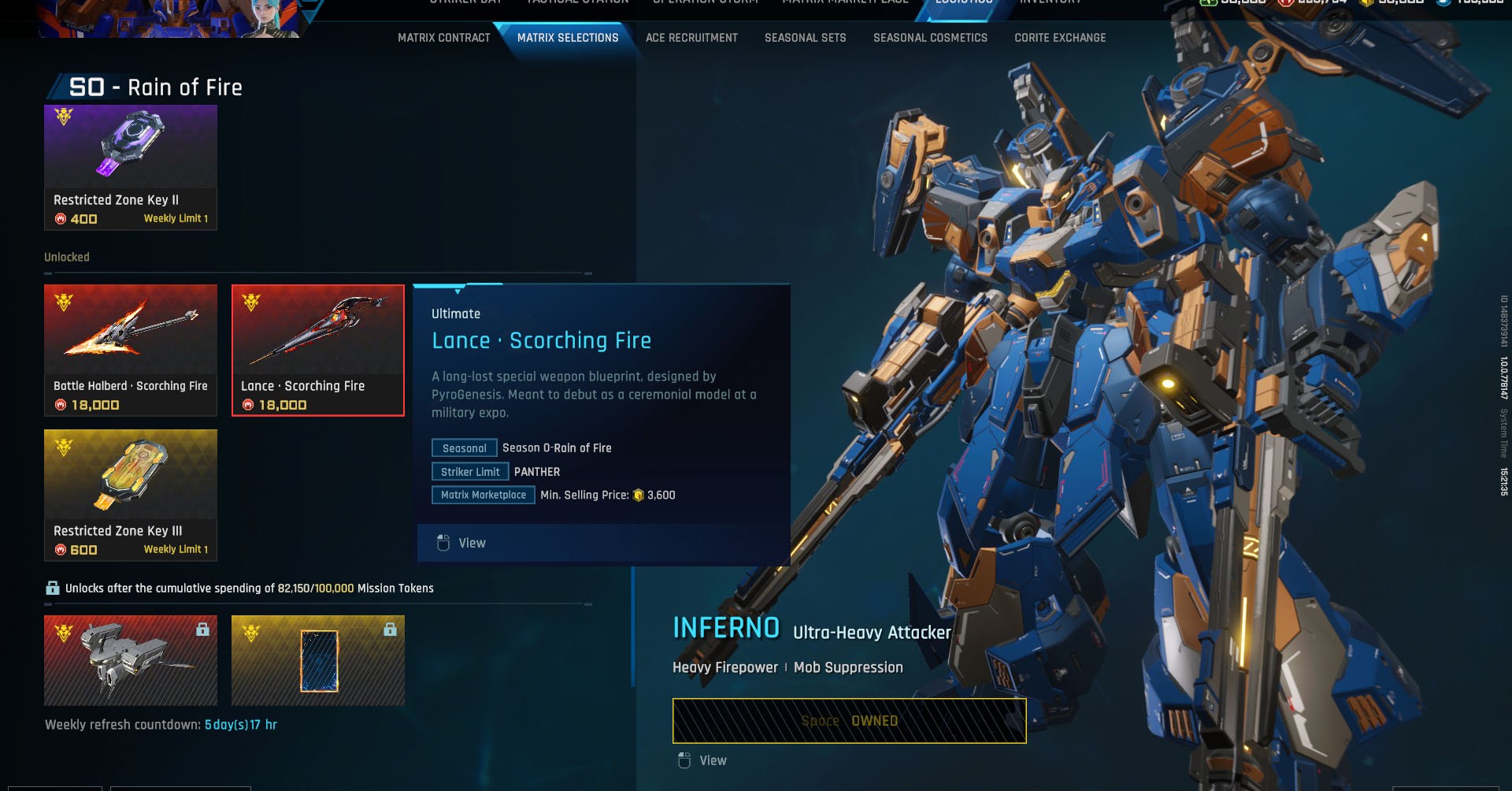
Task: Select the Restricted Zone Key II item icon
Action: tap(131, 147)
